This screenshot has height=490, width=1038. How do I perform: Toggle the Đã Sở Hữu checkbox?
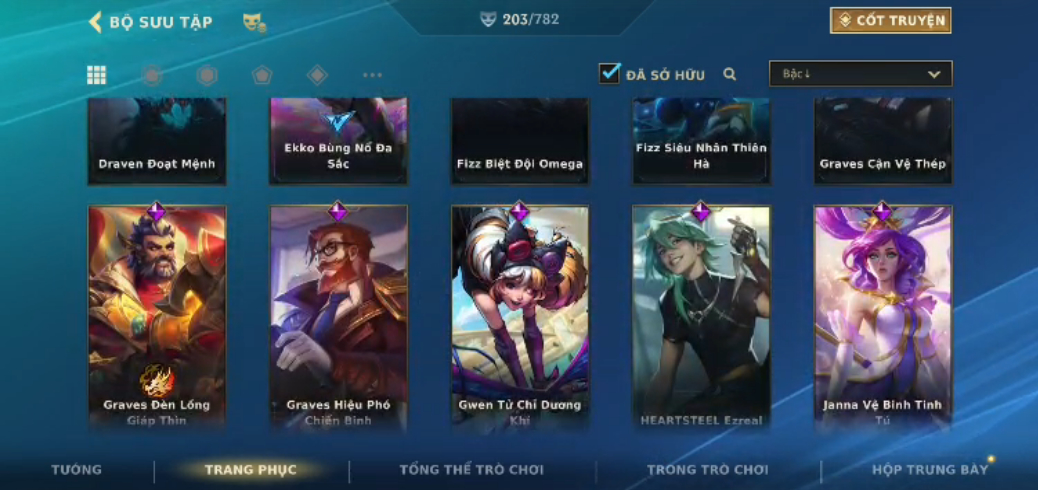610,74
